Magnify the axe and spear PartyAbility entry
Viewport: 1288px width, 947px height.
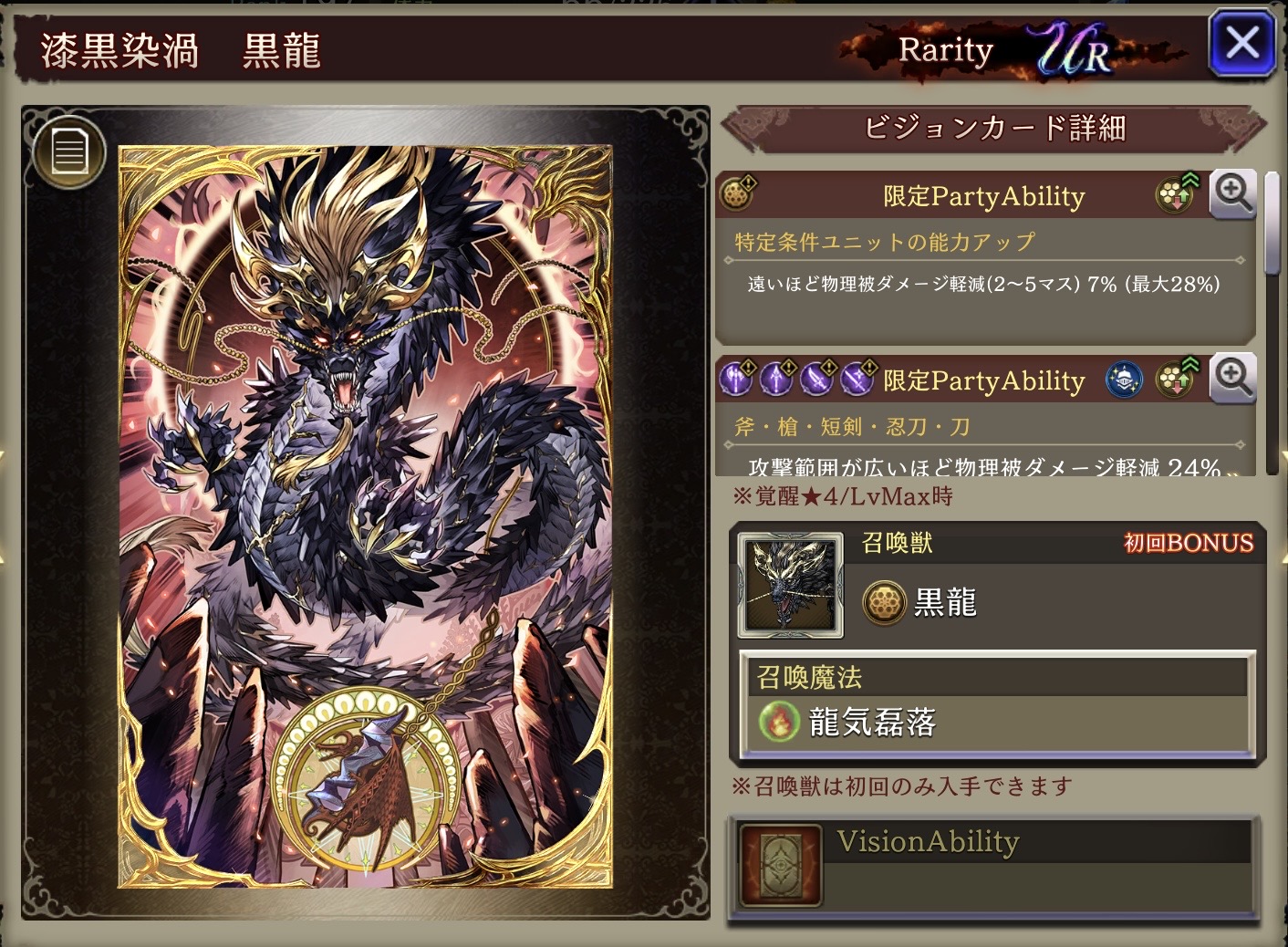[1232, 378]
